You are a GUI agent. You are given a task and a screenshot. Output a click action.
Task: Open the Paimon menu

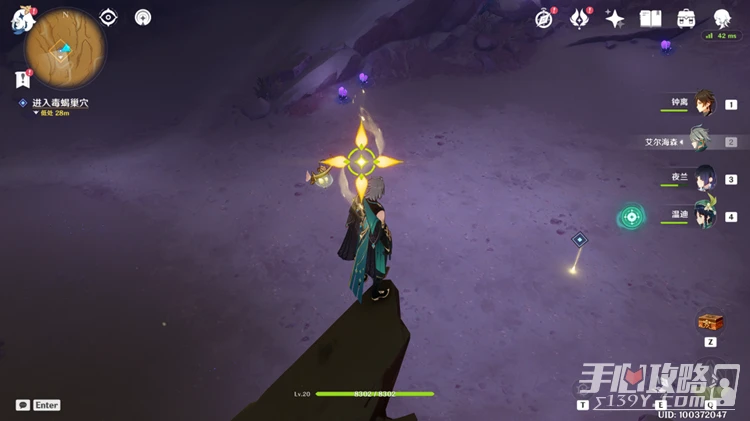[x=22, y=21]
